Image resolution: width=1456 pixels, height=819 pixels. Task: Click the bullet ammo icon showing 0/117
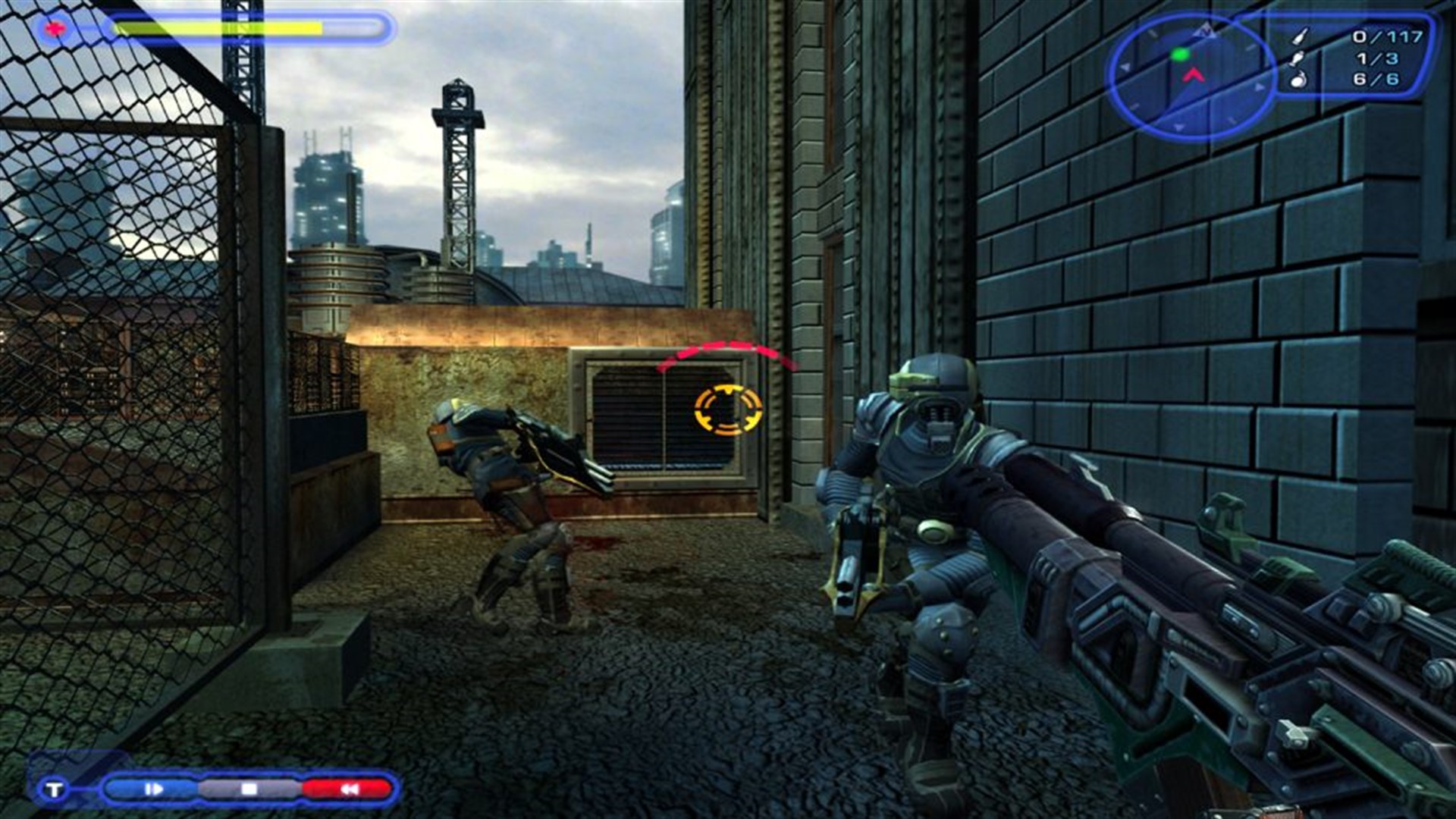[x=1301, y=36]
